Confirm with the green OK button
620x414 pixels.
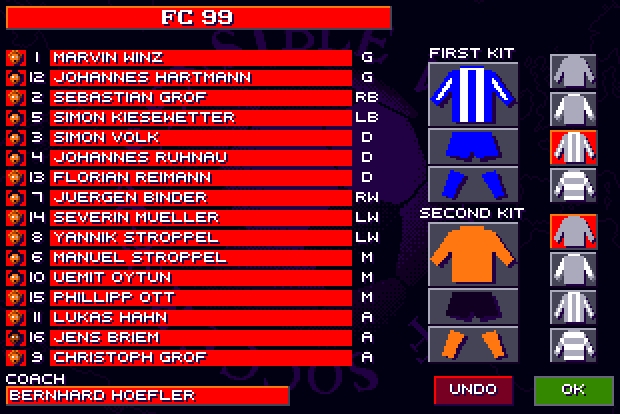573,388
